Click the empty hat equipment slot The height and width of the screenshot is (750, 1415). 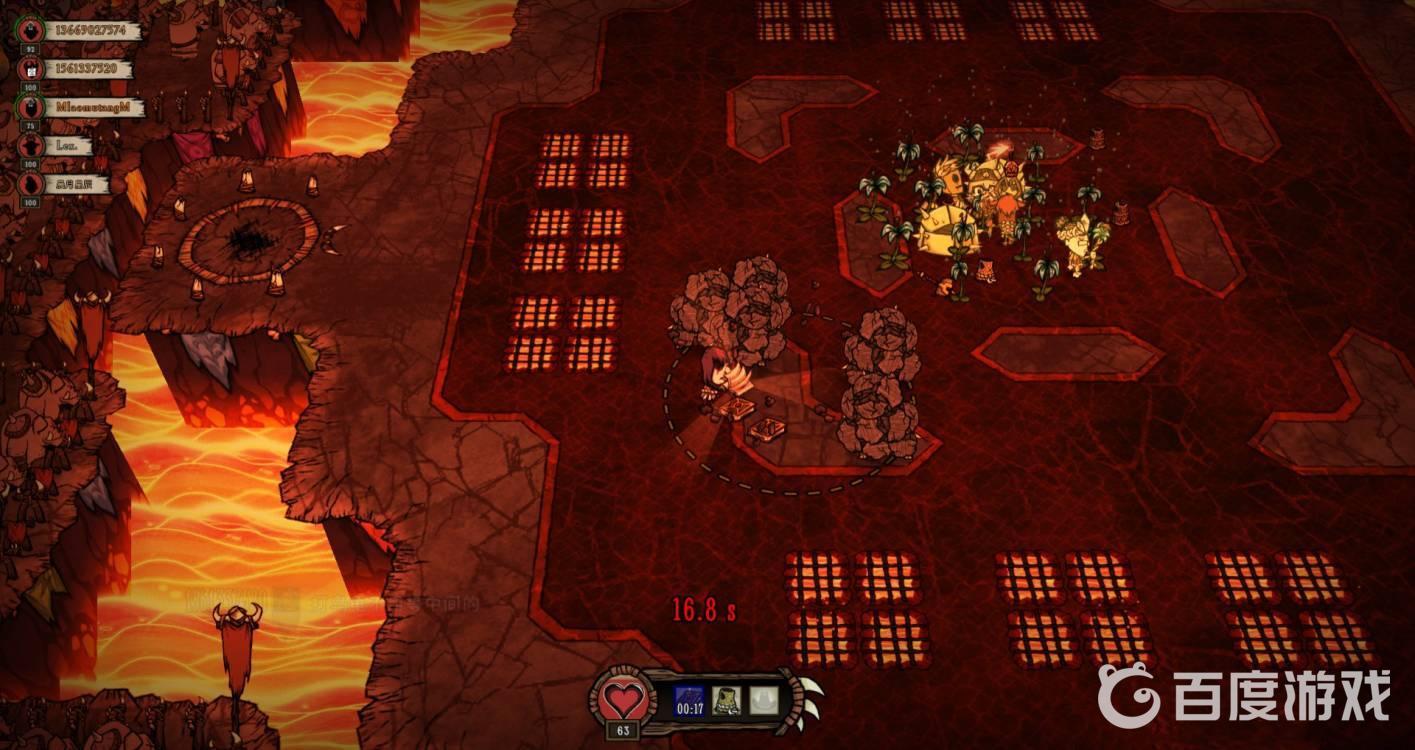tap(765, 701)
